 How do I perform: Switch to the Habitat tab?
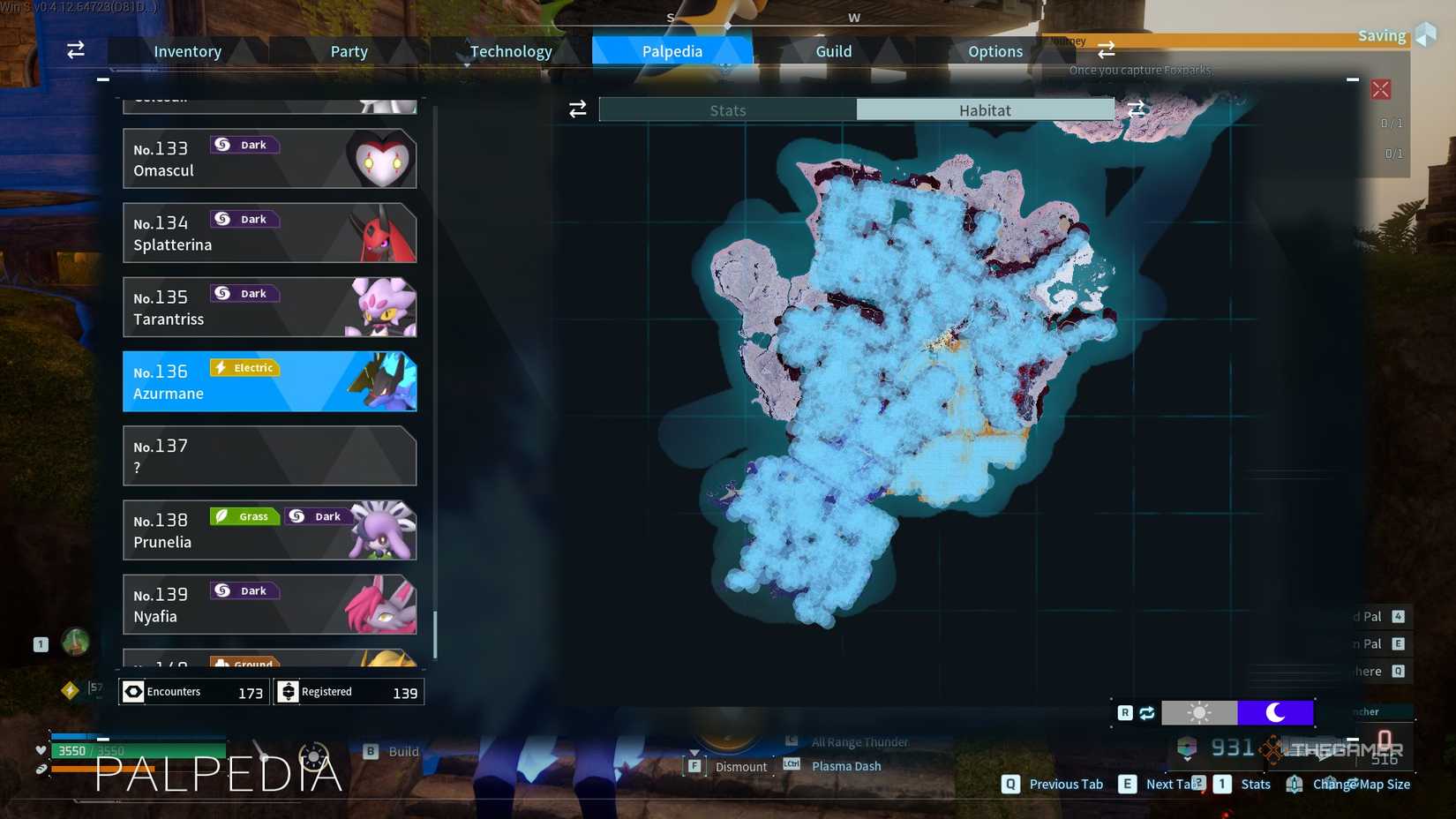click(x=986, y=109)
